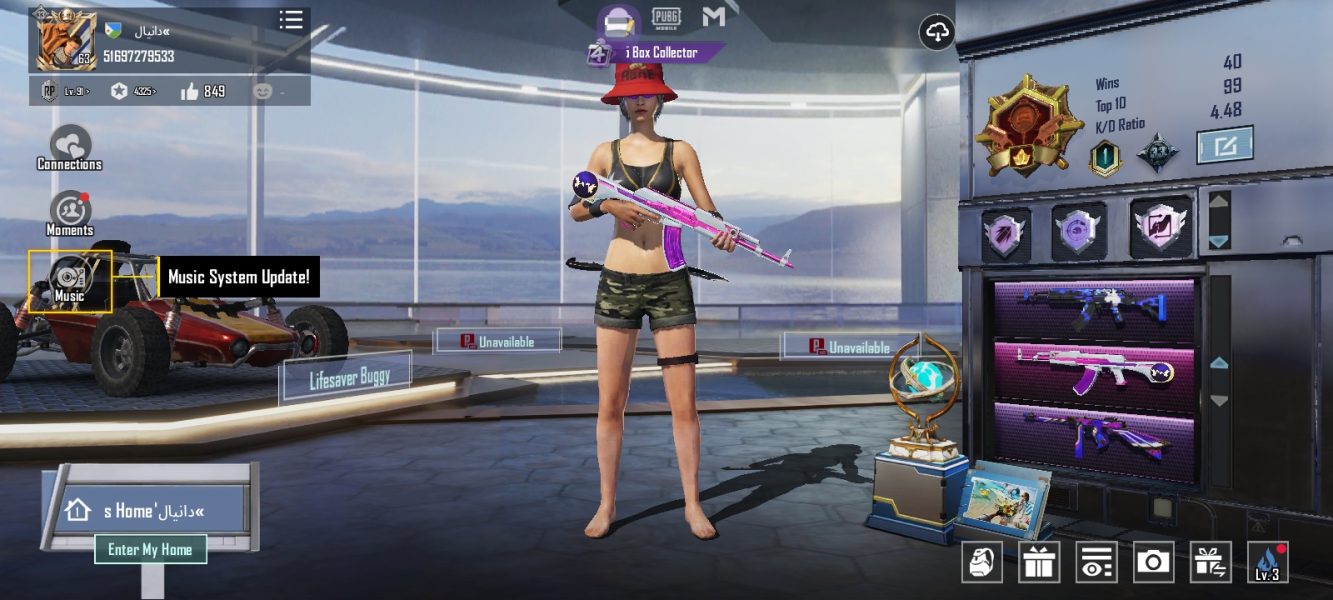1333x600 pixels.
Task: Open the Royale Pass Lv. 91 details
Action: [x=63, y=92]
